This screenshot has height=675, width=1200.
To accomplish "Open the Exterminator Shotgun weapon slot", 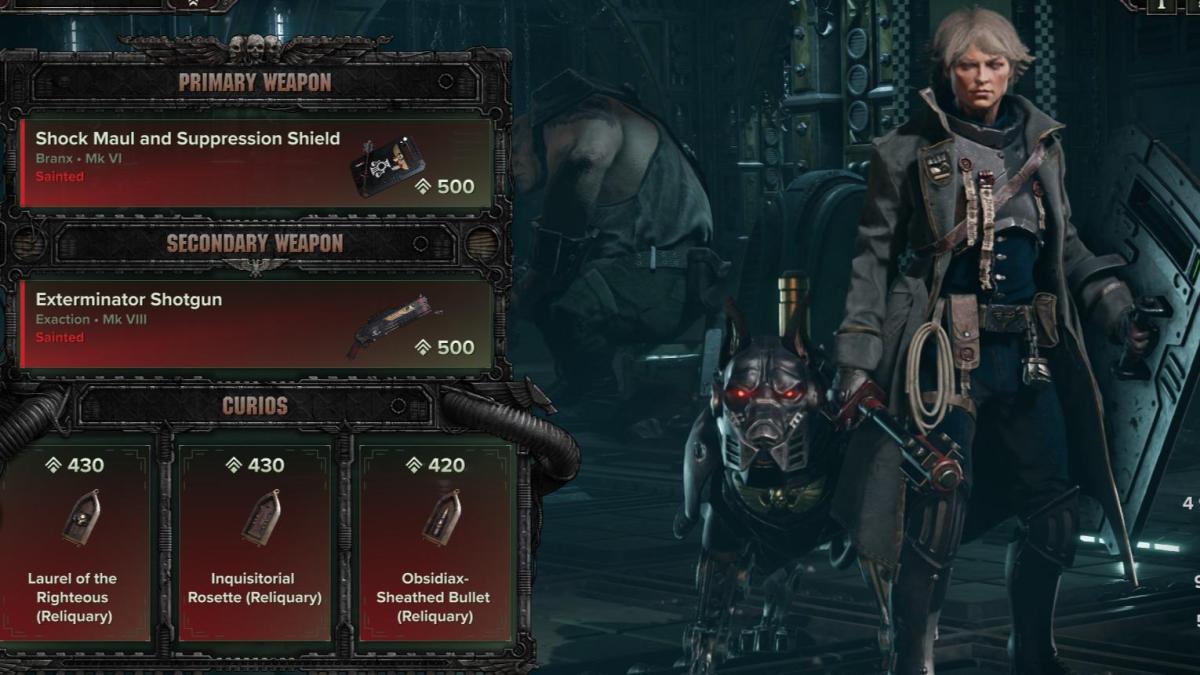I will pyautogui.click(x=256, y=324).
